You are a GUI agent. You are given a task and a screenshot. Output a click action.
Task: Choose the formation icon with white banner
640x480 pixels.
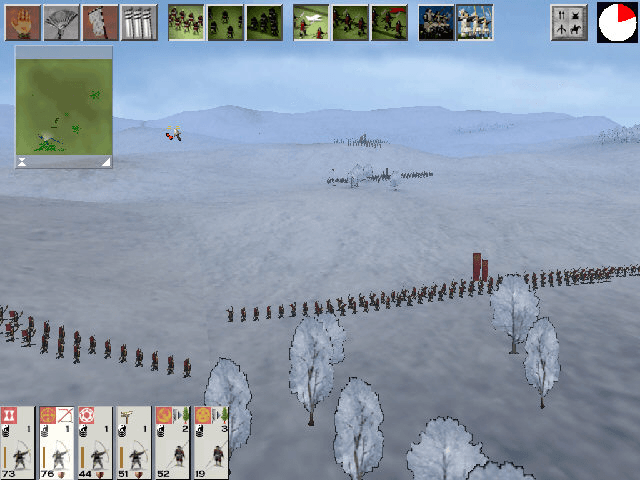311,22
